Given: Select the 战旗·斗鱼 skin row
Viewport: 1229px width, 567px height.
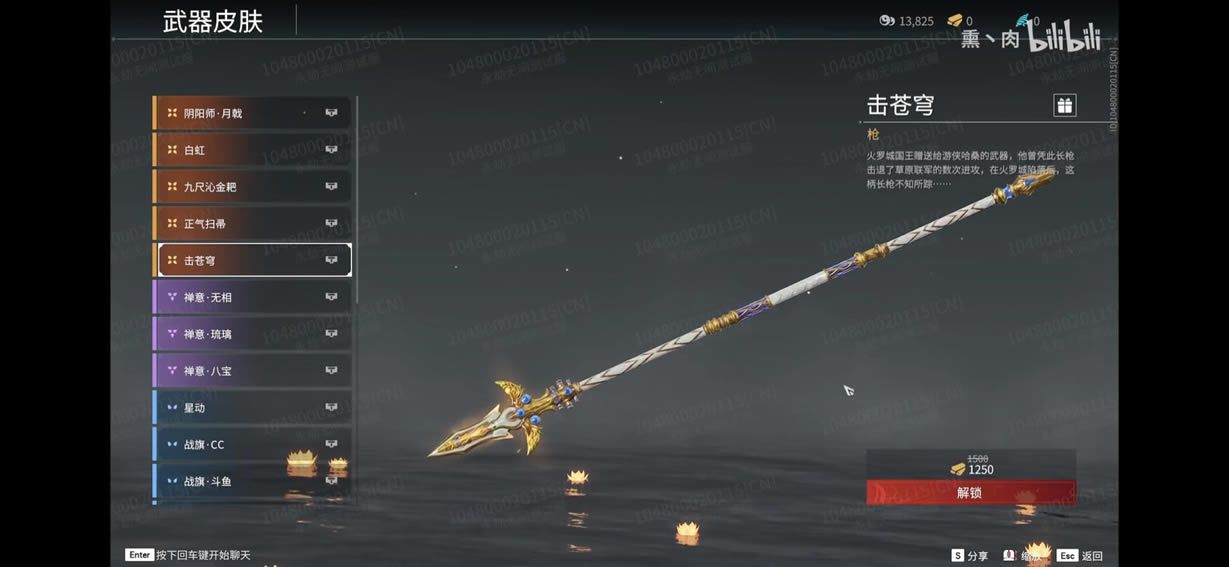Looking at the screenshot, I should pos(252,481).
